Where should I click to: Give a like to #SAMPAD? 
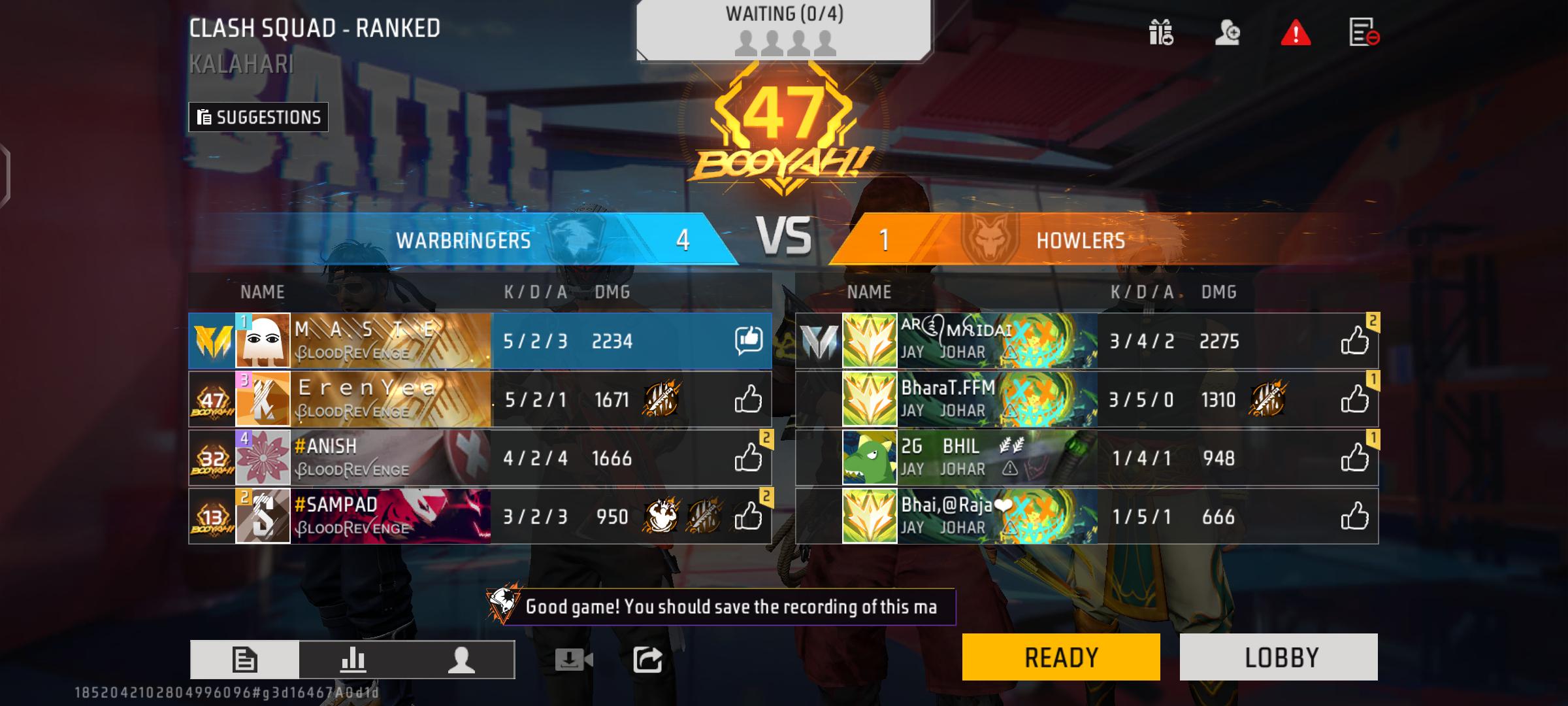pos(749,516)
